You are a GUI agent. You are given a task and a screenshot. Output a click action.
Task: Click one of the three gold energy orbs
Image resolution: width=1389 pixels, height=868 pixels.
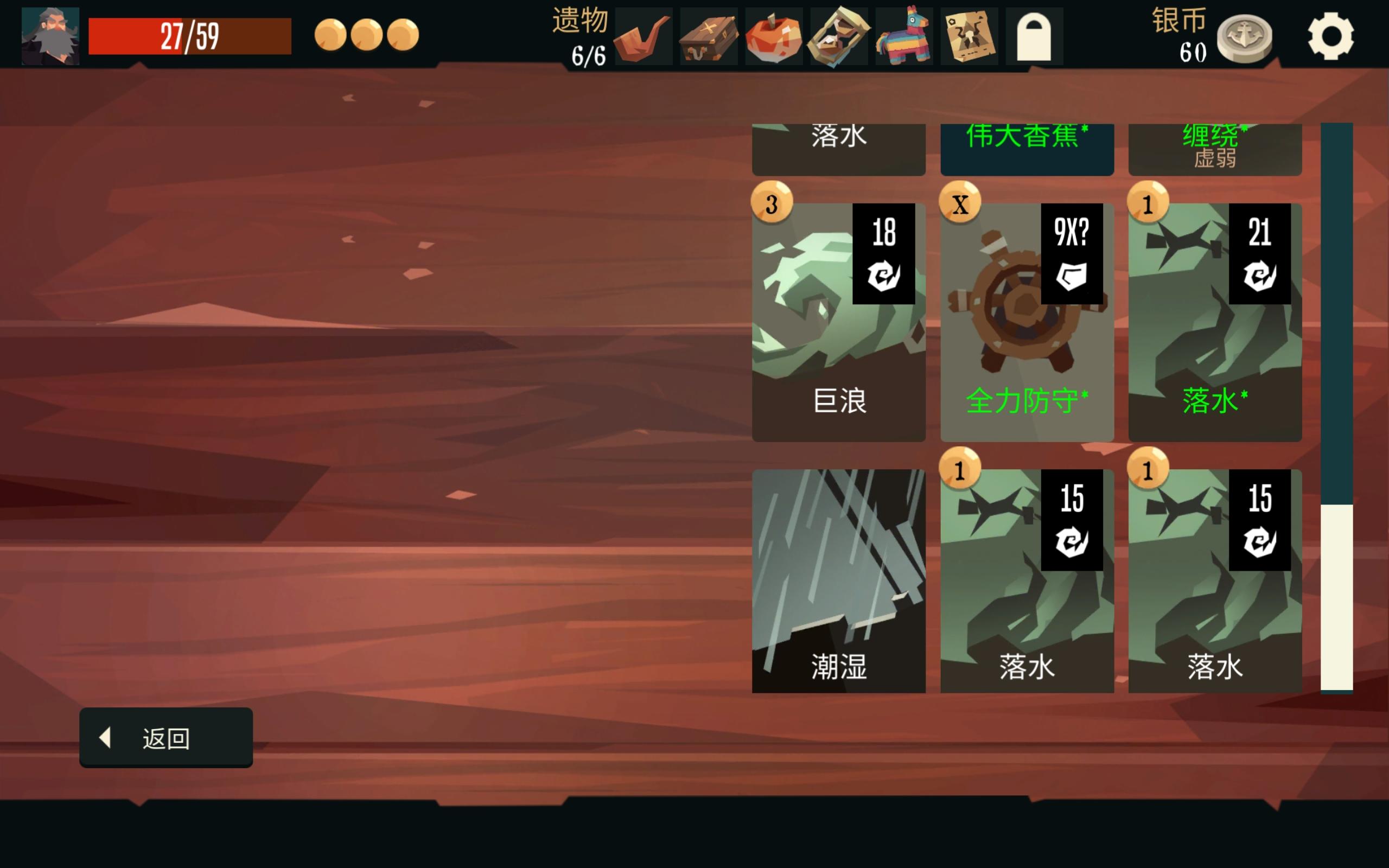[x=331, y=35]
